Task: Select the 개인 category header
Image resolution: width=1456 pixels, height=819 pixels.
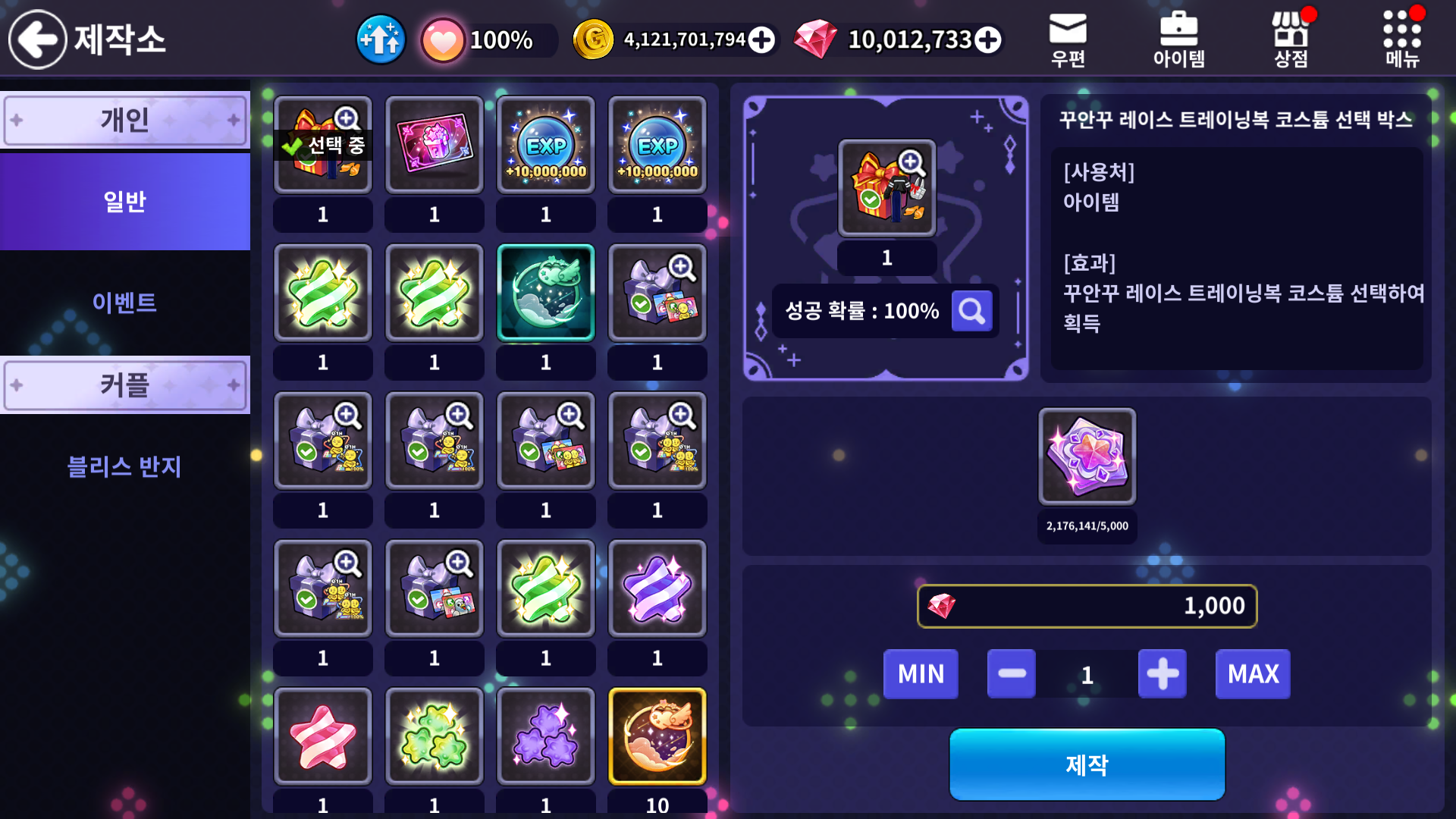Action: coord(125,120)
